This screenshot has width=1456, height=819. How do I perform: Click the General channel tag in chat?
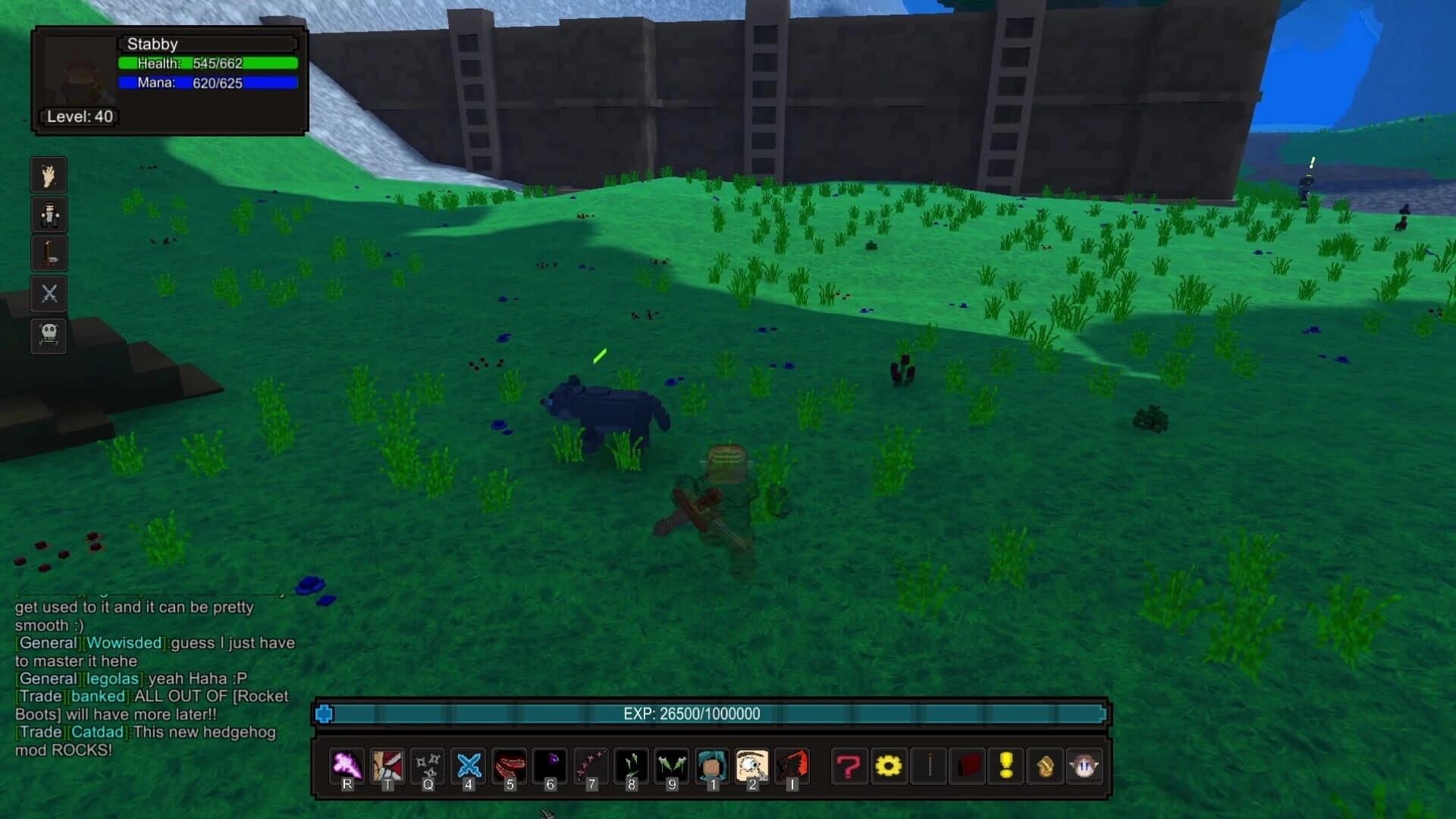point(47,642)
